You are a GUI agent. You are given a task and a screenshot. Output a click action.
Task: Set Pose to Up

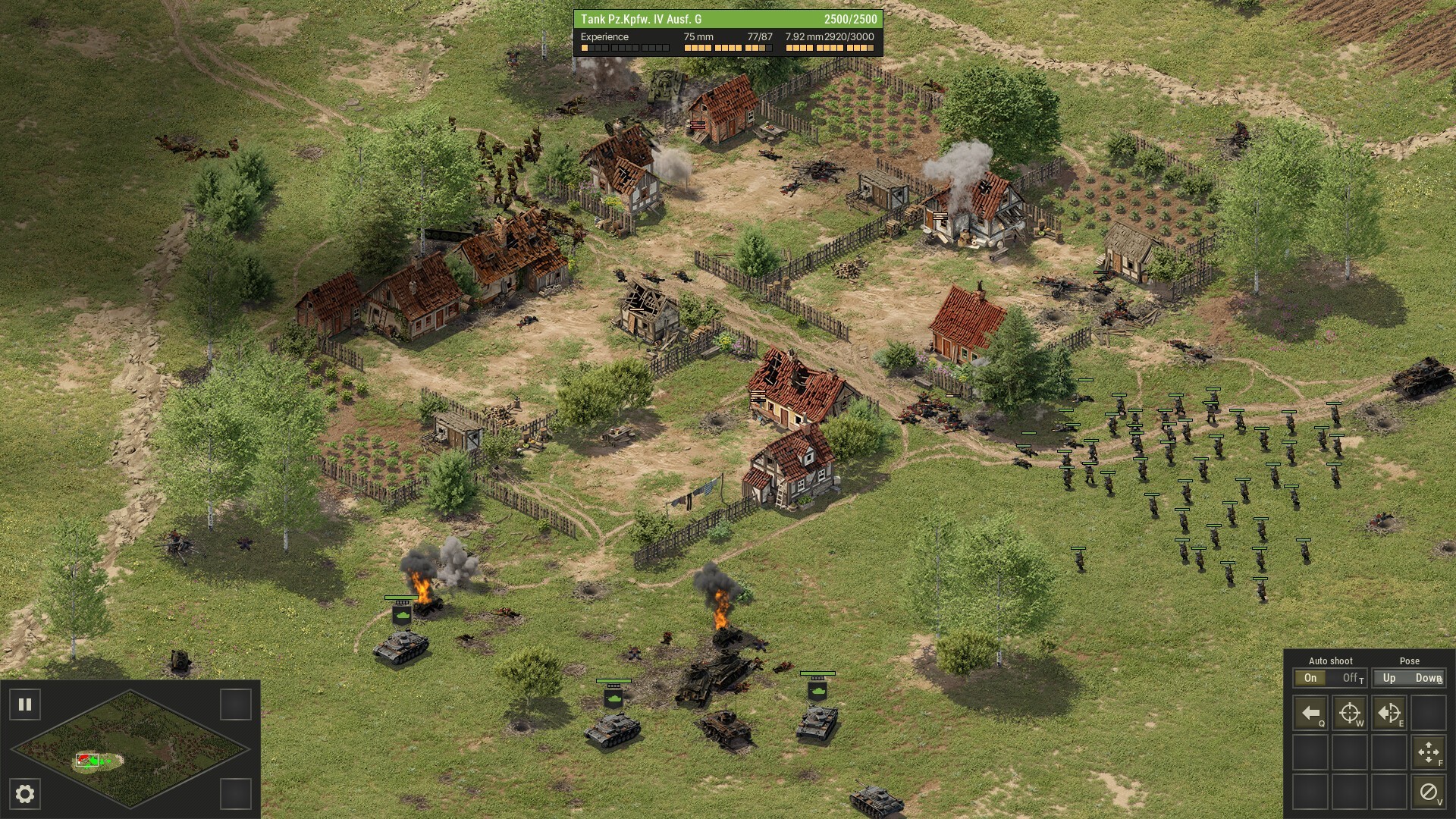point(1389,678)
